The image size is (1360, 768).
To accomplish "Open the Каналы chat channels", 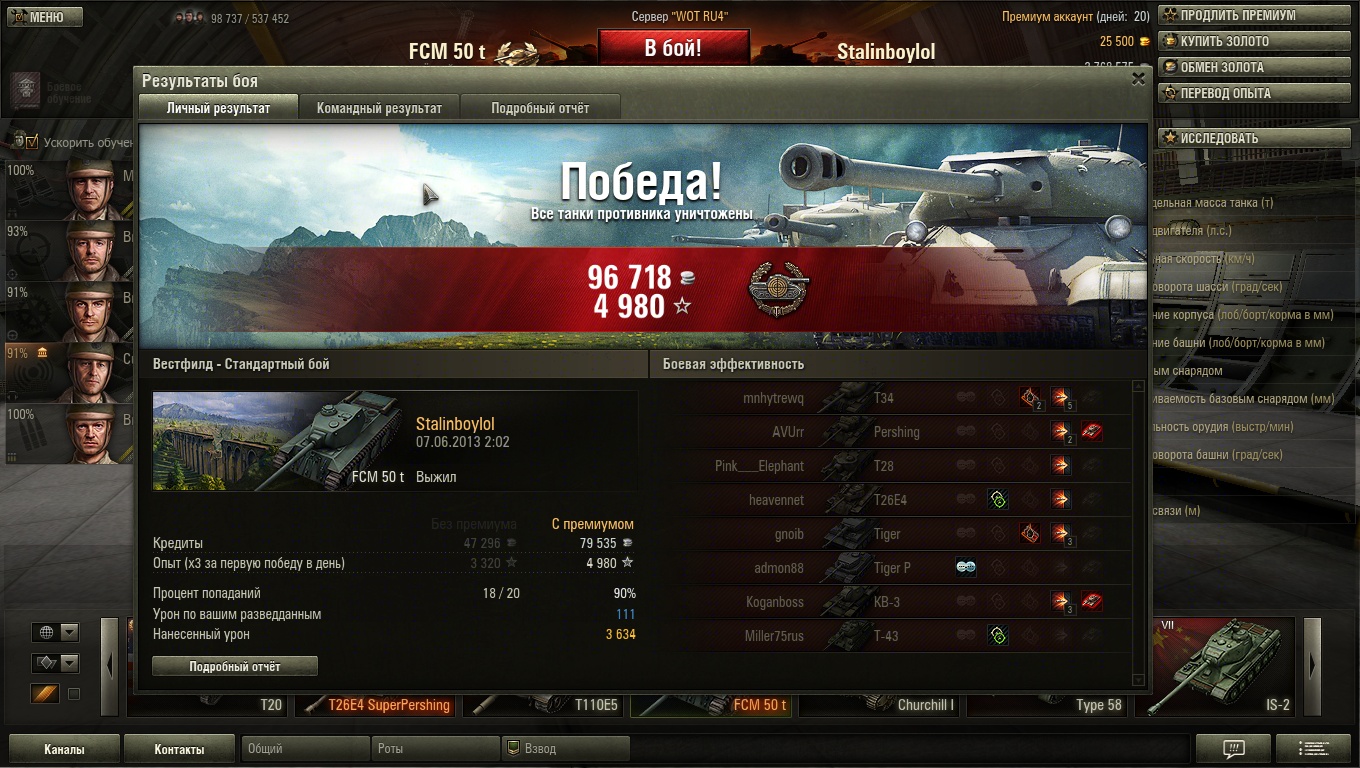I will [x=64, y=749].
